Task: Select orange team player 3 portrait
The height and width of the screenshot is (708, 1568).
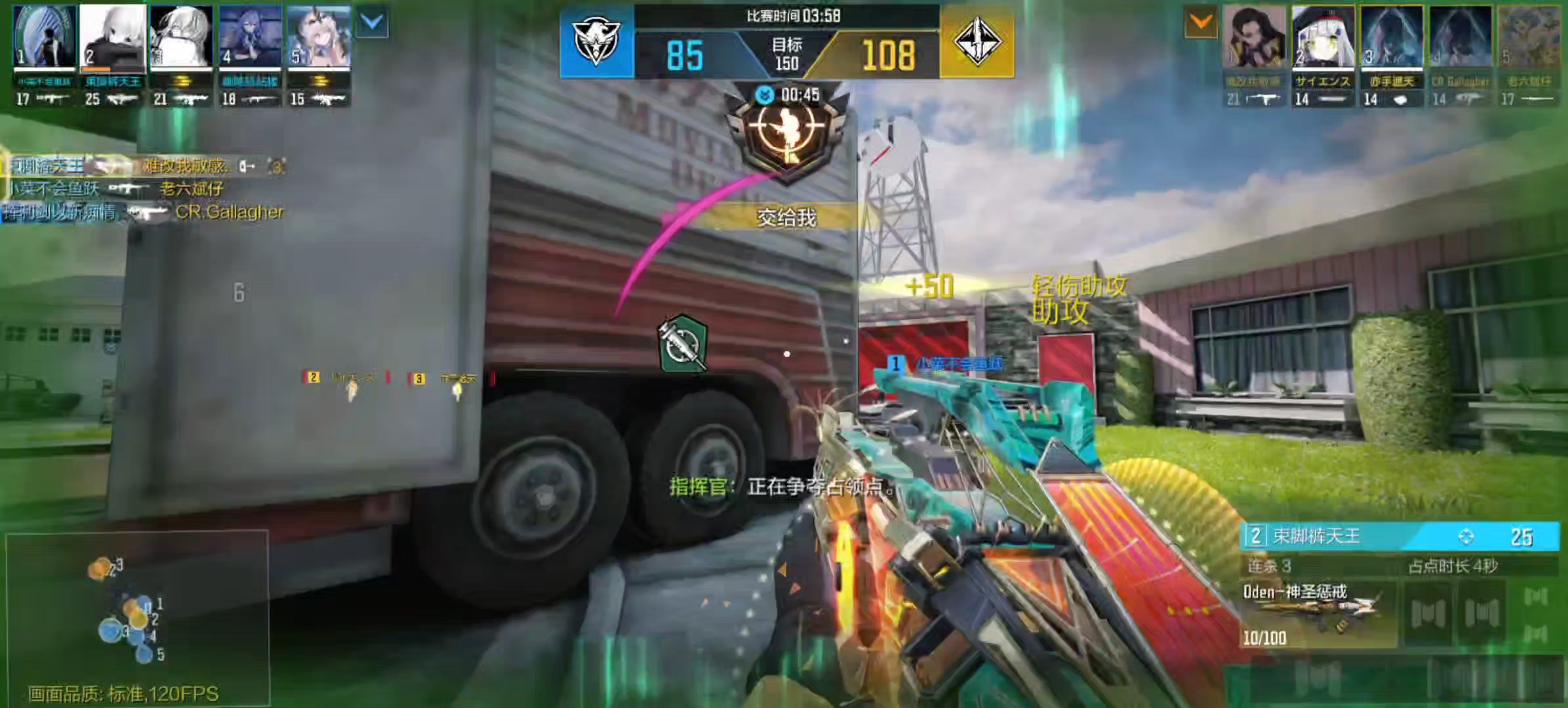Action: click(x=1391, y=37)
